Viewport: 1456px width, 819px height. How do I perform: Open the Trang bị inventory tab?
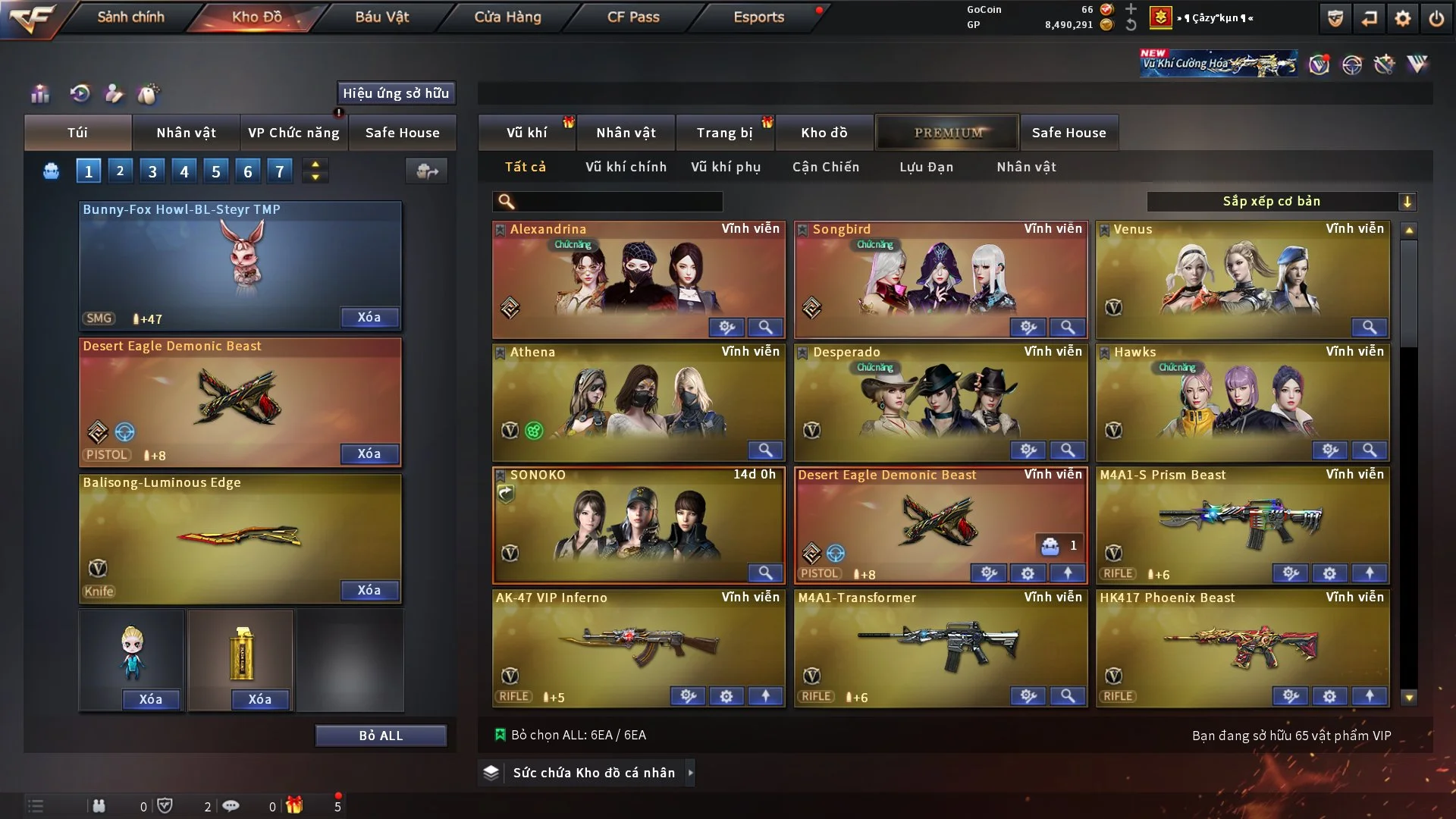724,133
